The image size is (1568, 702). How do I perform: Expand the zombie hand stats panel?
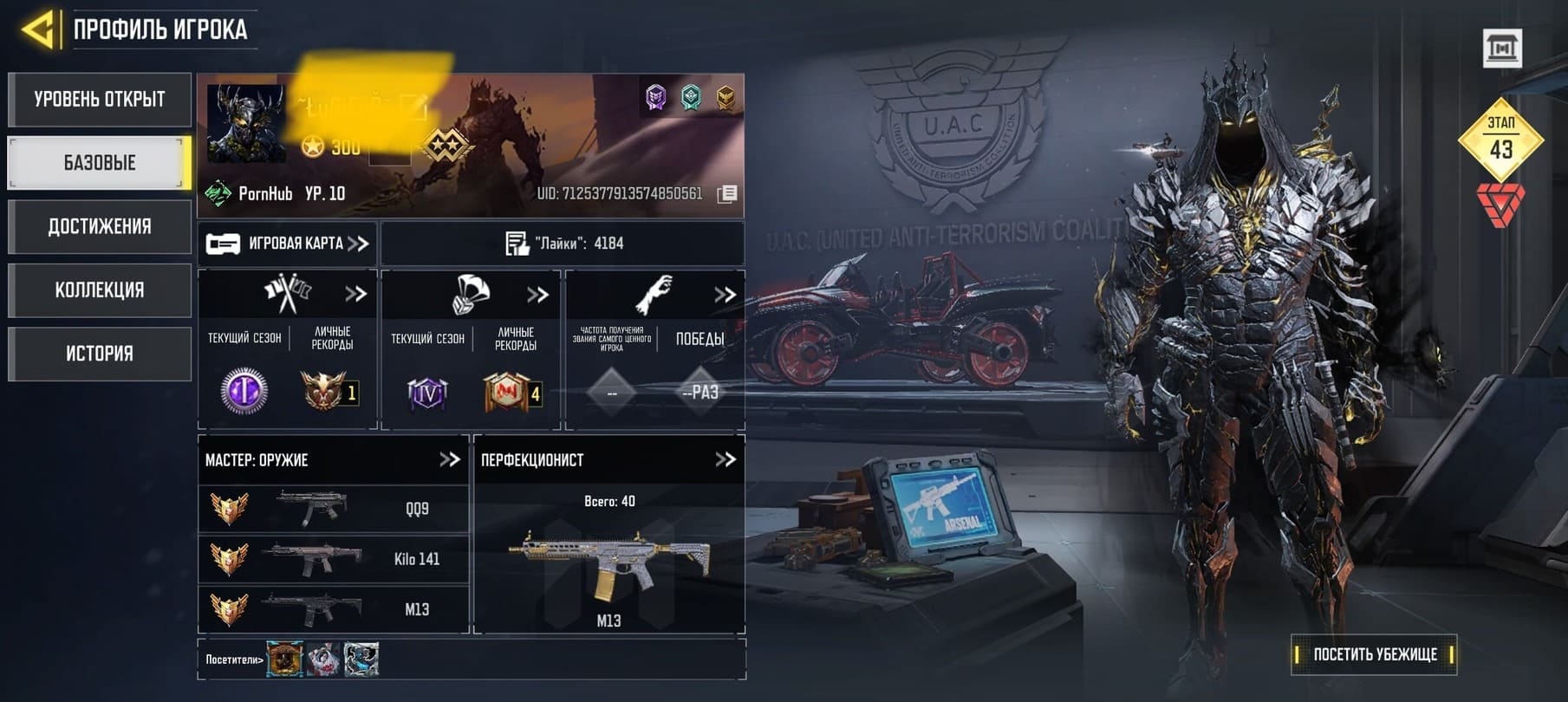[x=725, y=295]
